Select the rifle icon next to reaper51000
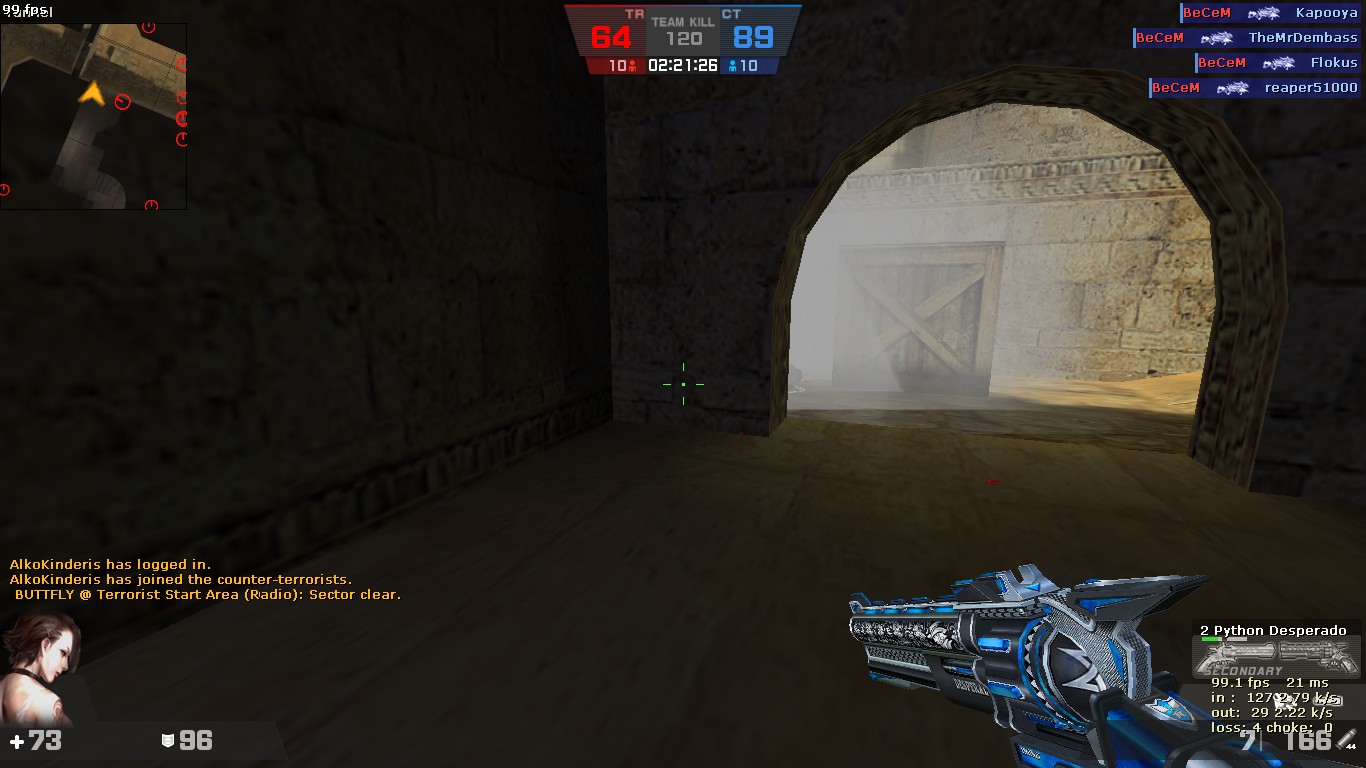1366x768 pixels. (x=1235, y=88)
